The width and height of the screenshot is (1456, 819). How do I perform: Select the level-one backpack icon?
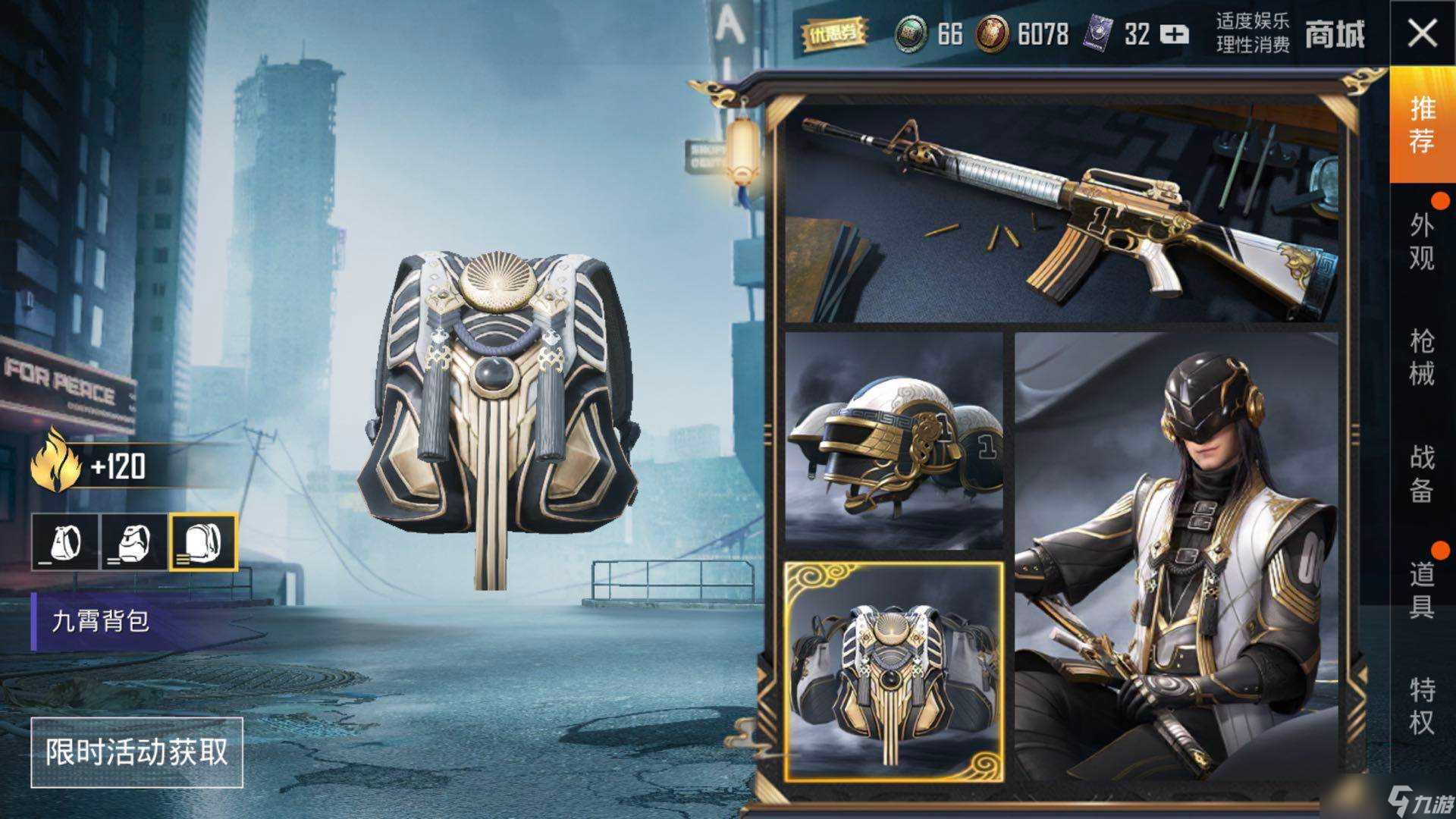(65, 542)
